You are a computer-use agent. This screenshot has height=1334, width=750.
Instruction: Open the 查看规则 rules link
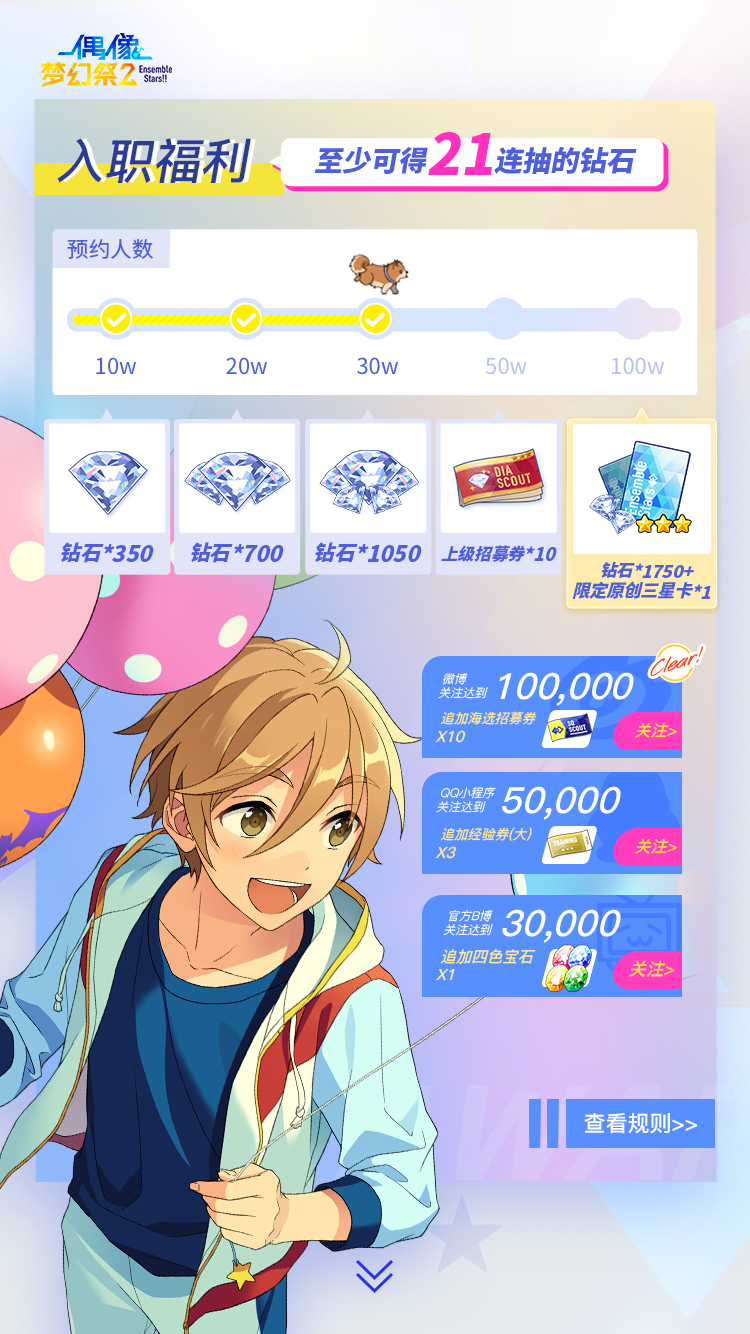click(x=640, y=1123)
